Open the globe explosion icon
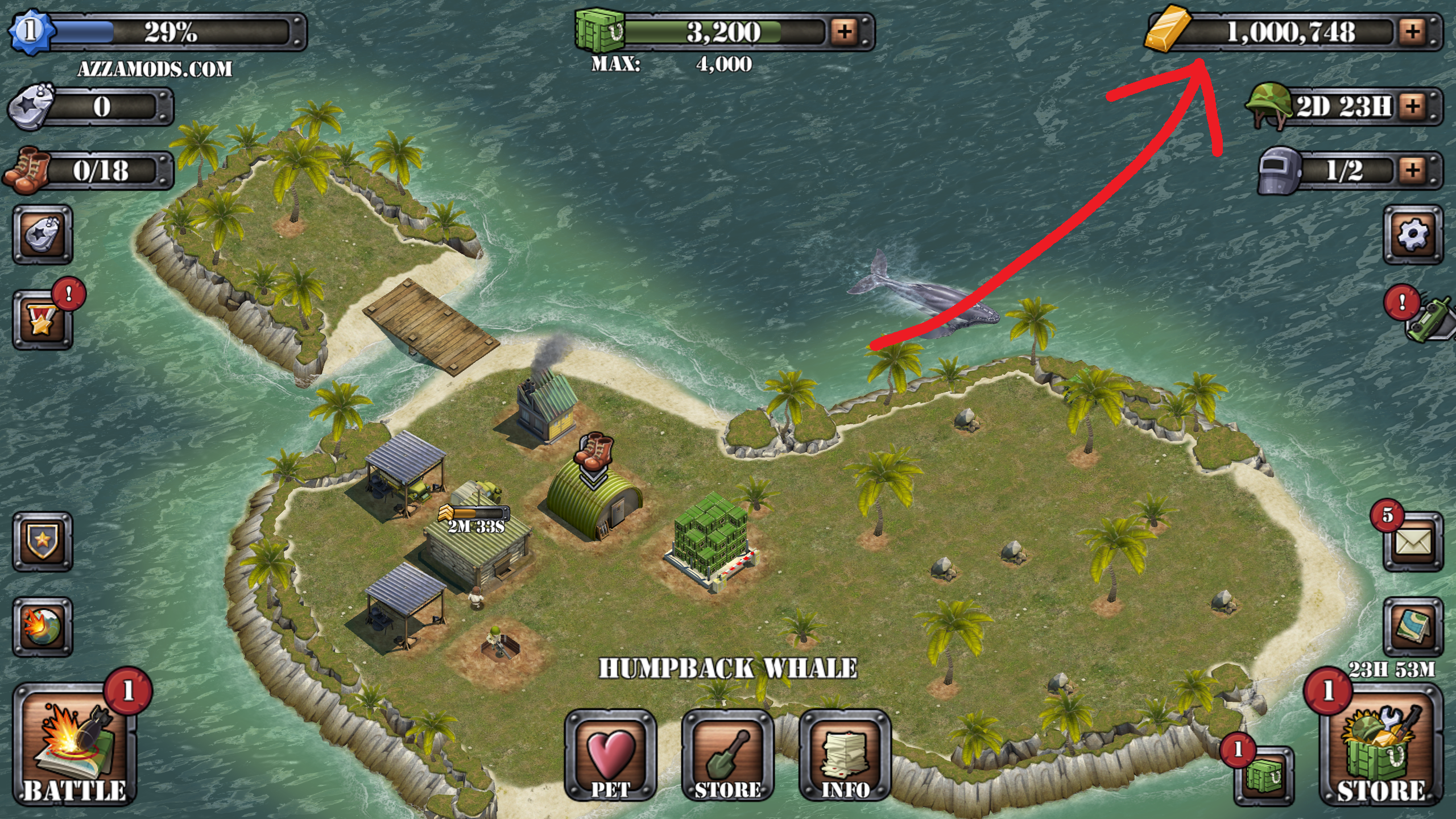 point(43,627)
